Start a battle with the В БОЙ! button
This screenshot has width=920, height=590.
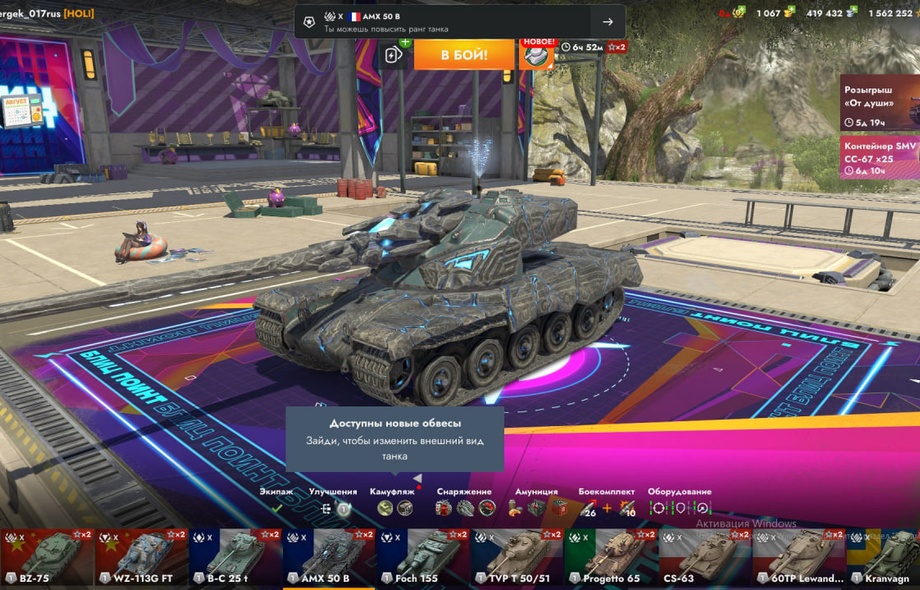coord(464,53)
